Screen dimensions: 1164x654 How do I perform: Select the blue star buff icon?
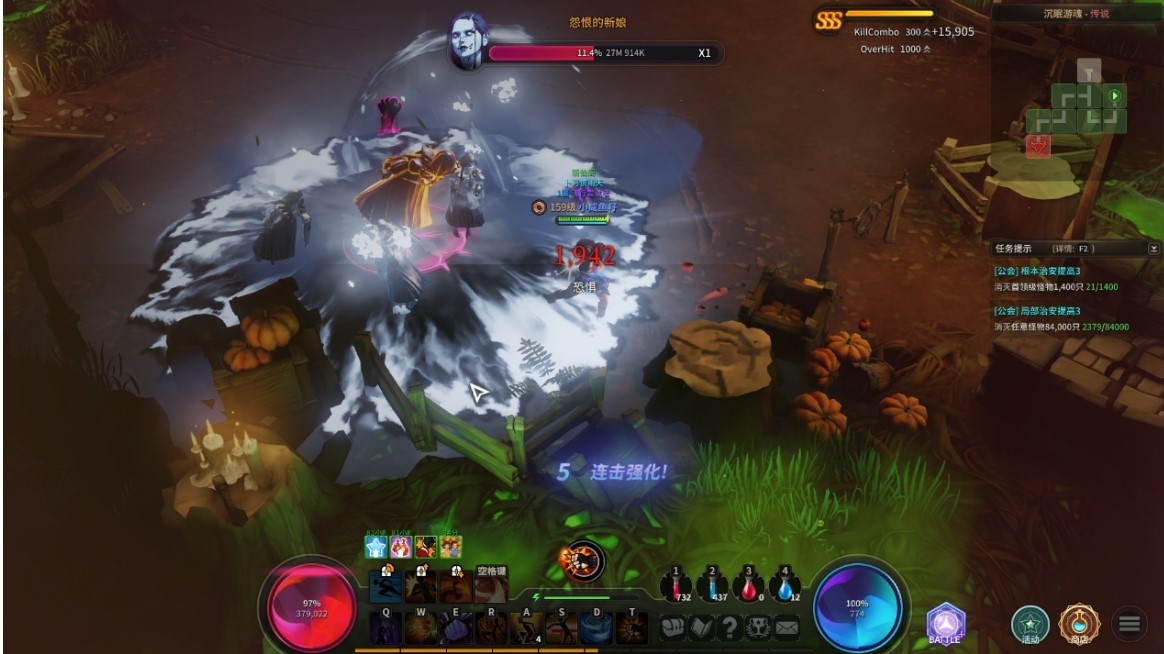coord(376,546)
